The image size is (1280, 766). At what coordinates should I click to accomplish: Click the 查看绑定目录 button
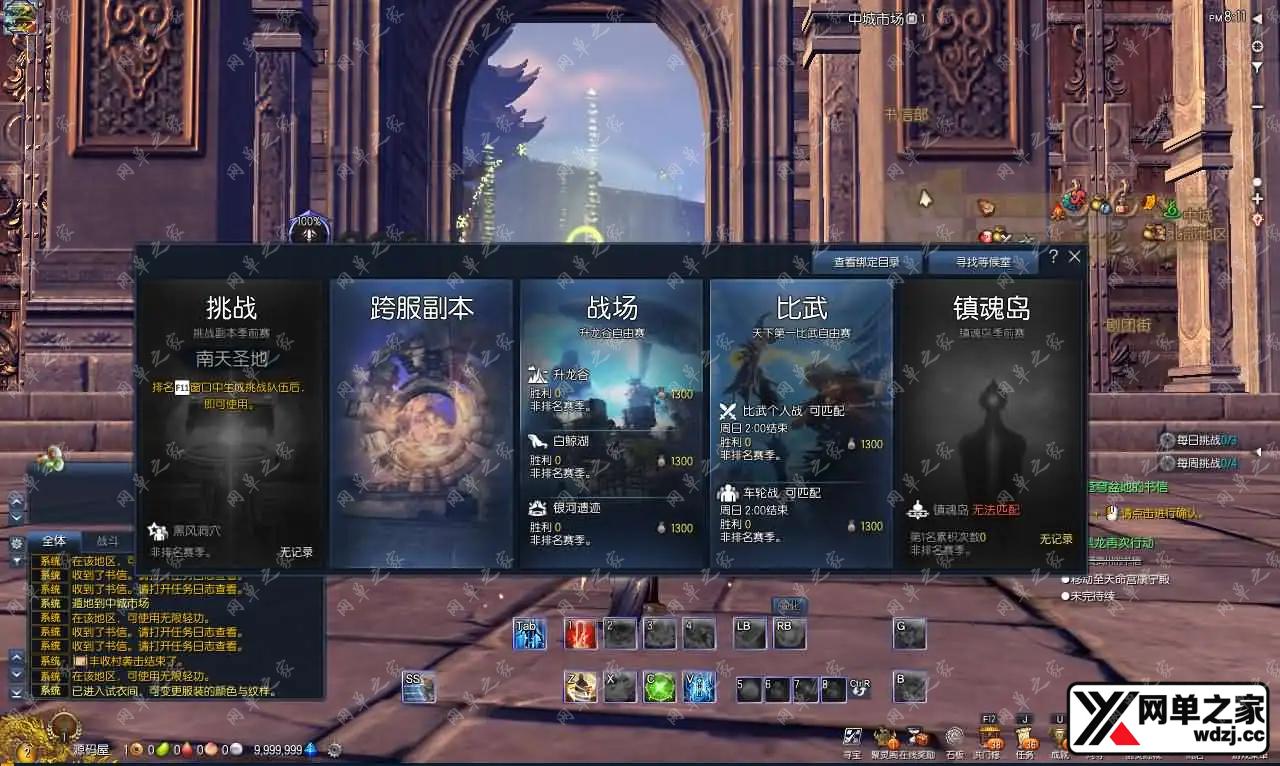point(878,262)
